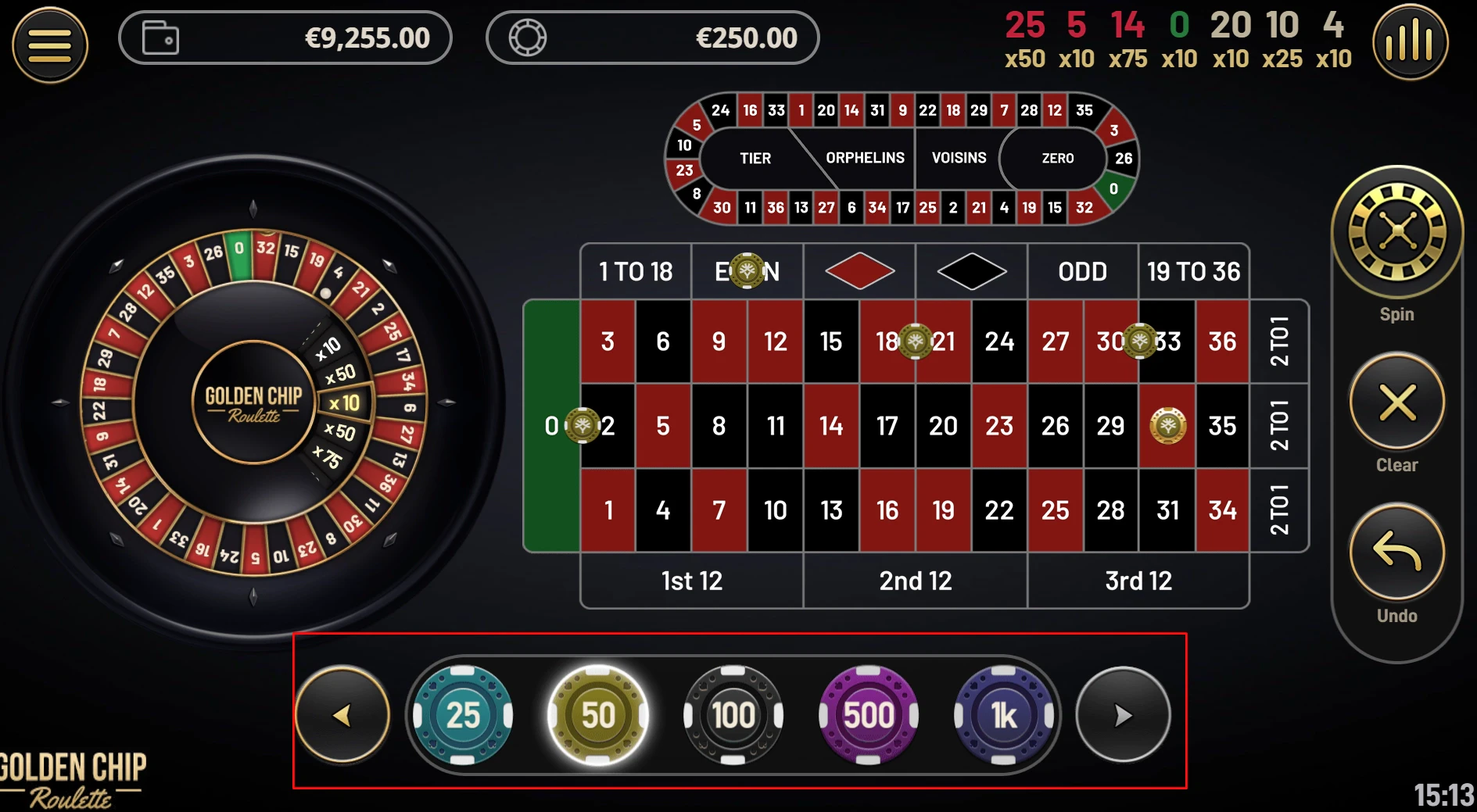Open the hamburger menu
The image size is (1477, 812).
(48, 43)
